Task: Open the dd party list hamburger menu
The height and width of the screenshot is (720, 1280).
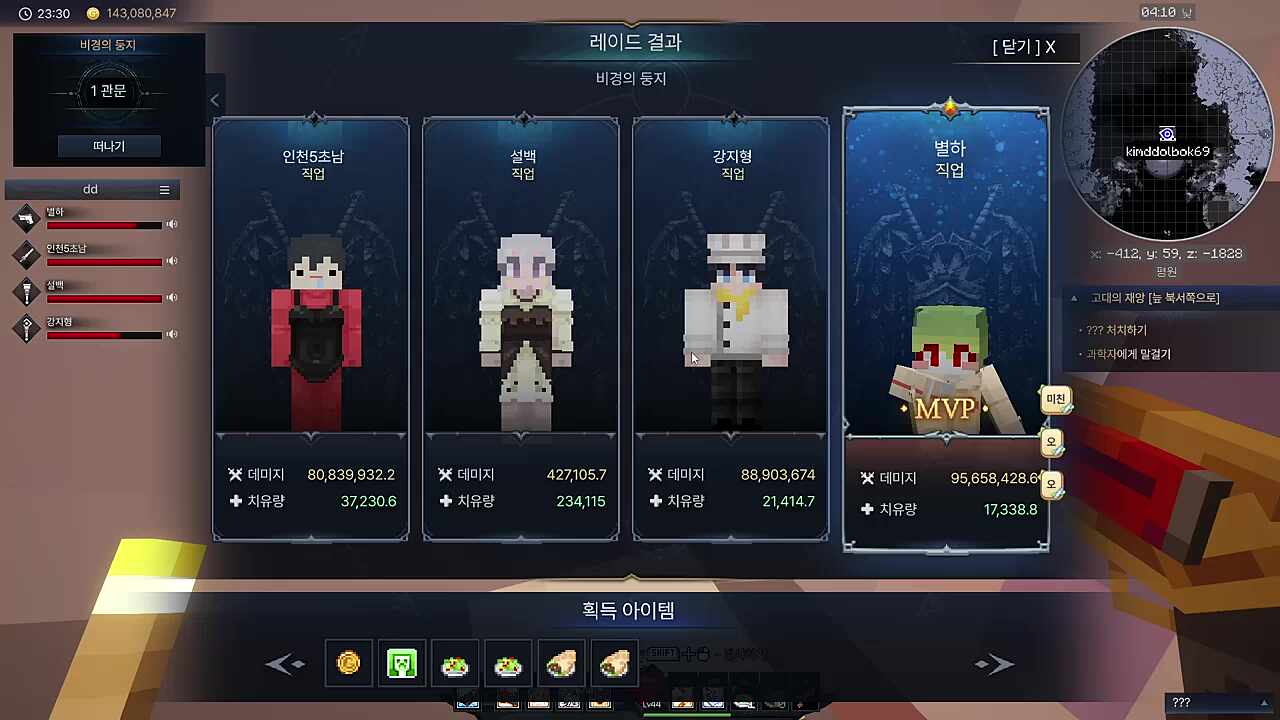Action: [x=164, y=189]
